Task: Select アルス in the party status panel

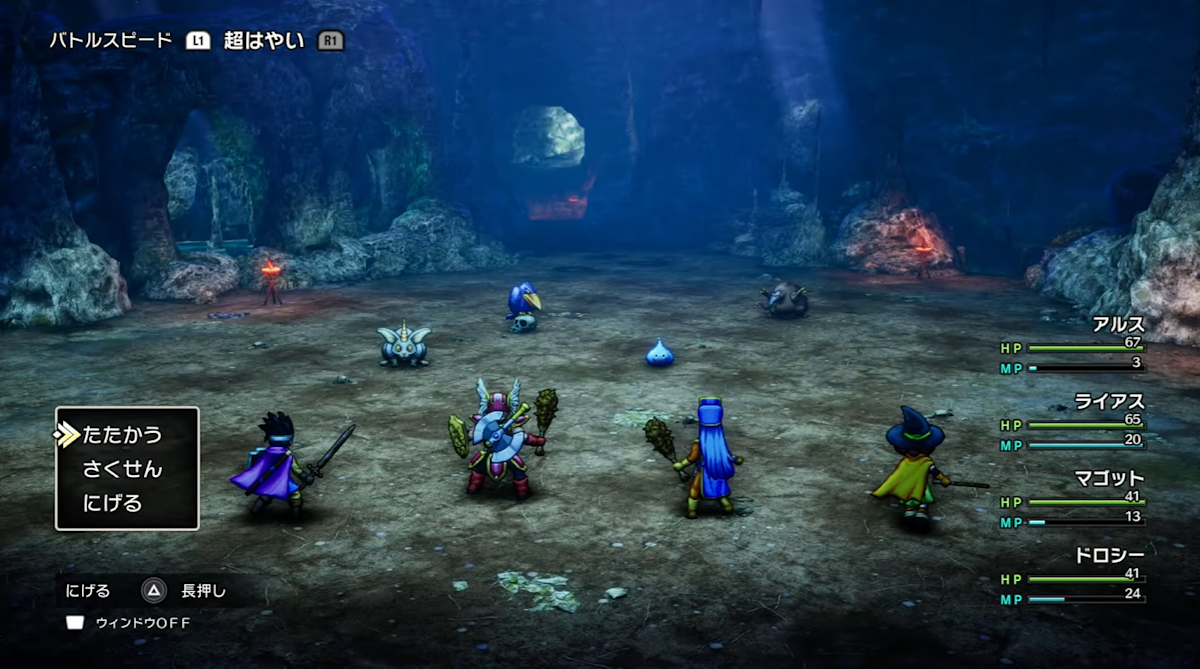Action: tap(1118, 325)
